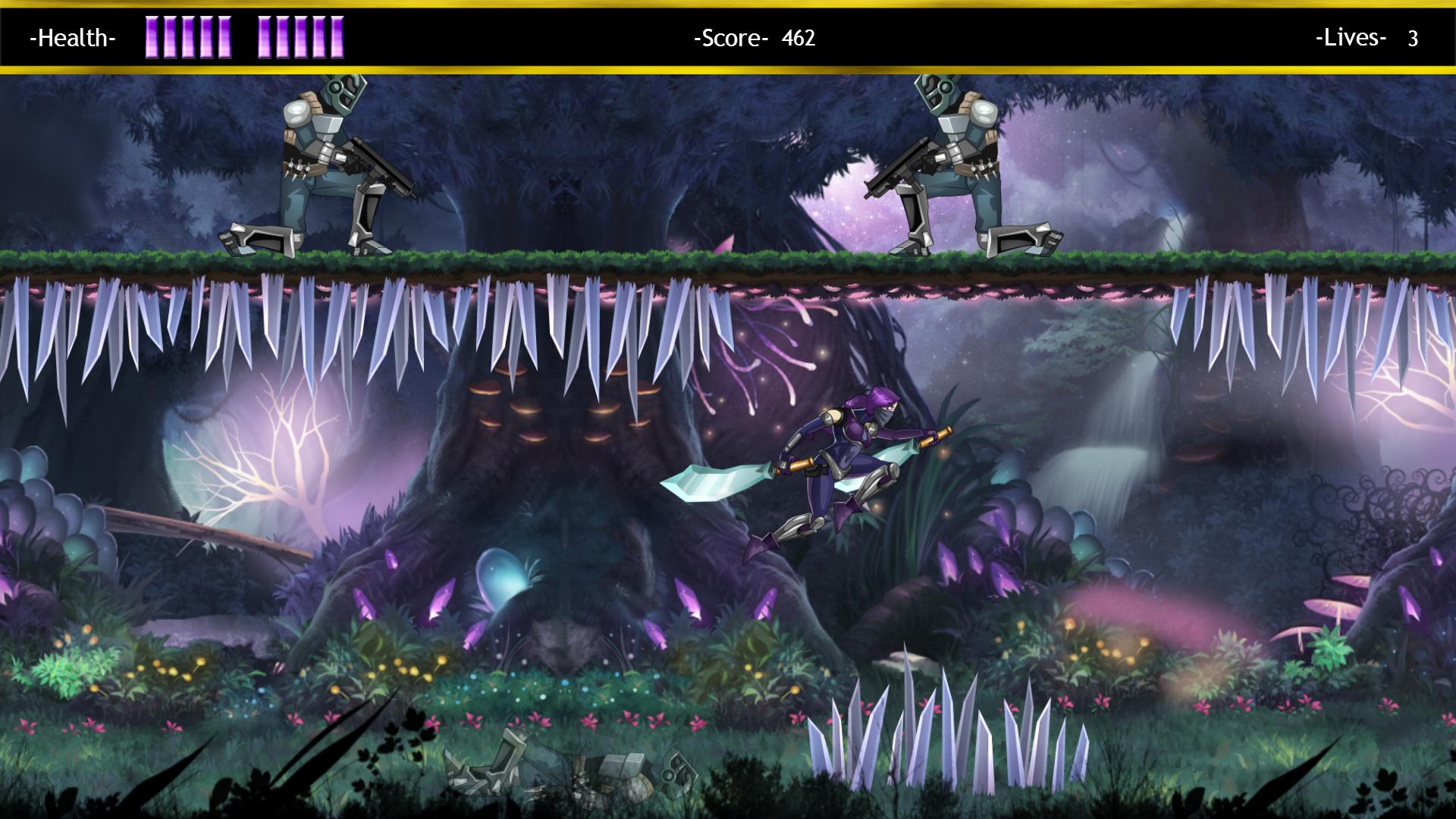Click the -Health- label
The height and width of the screenshot is (819, 1456).
click(x=72, y=38)
